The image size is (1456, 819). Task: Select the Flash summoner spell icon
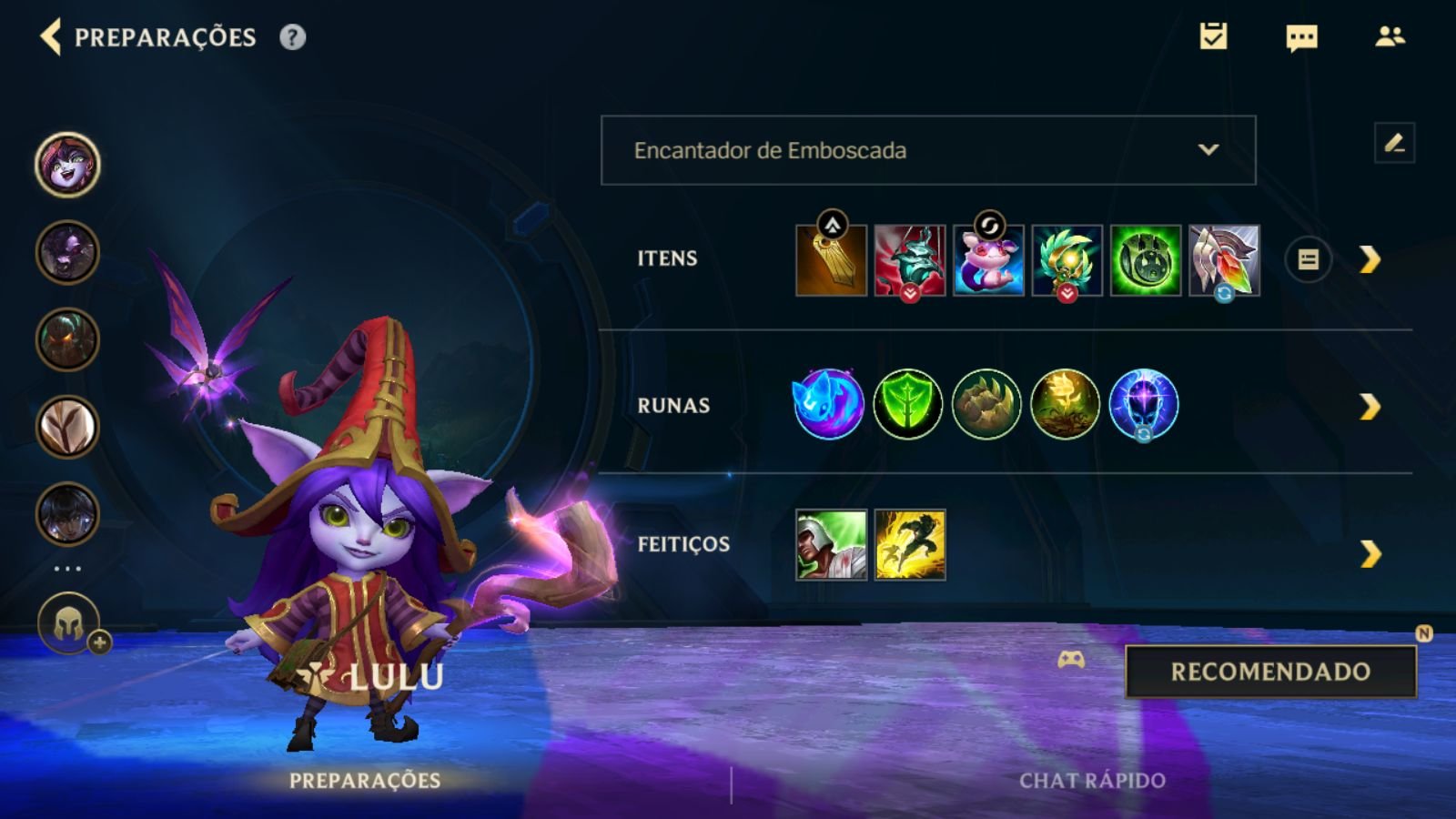tap(910, 545)
